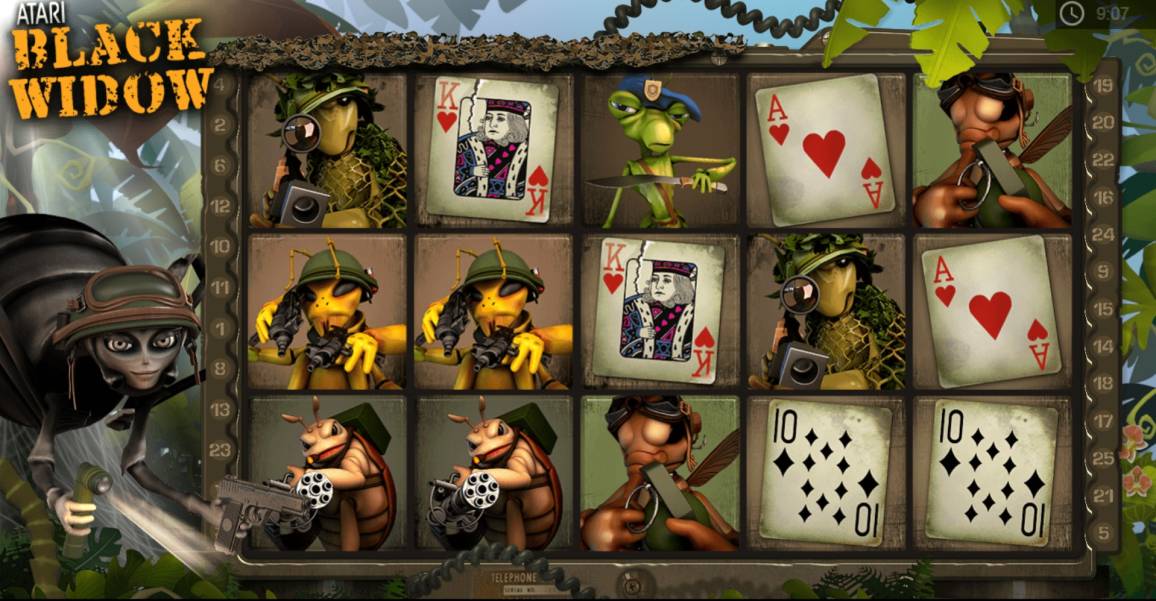This screenshot has height=601, width=1156.
Task: Click payline marker 19
Action: click(x=1103, y=85)
